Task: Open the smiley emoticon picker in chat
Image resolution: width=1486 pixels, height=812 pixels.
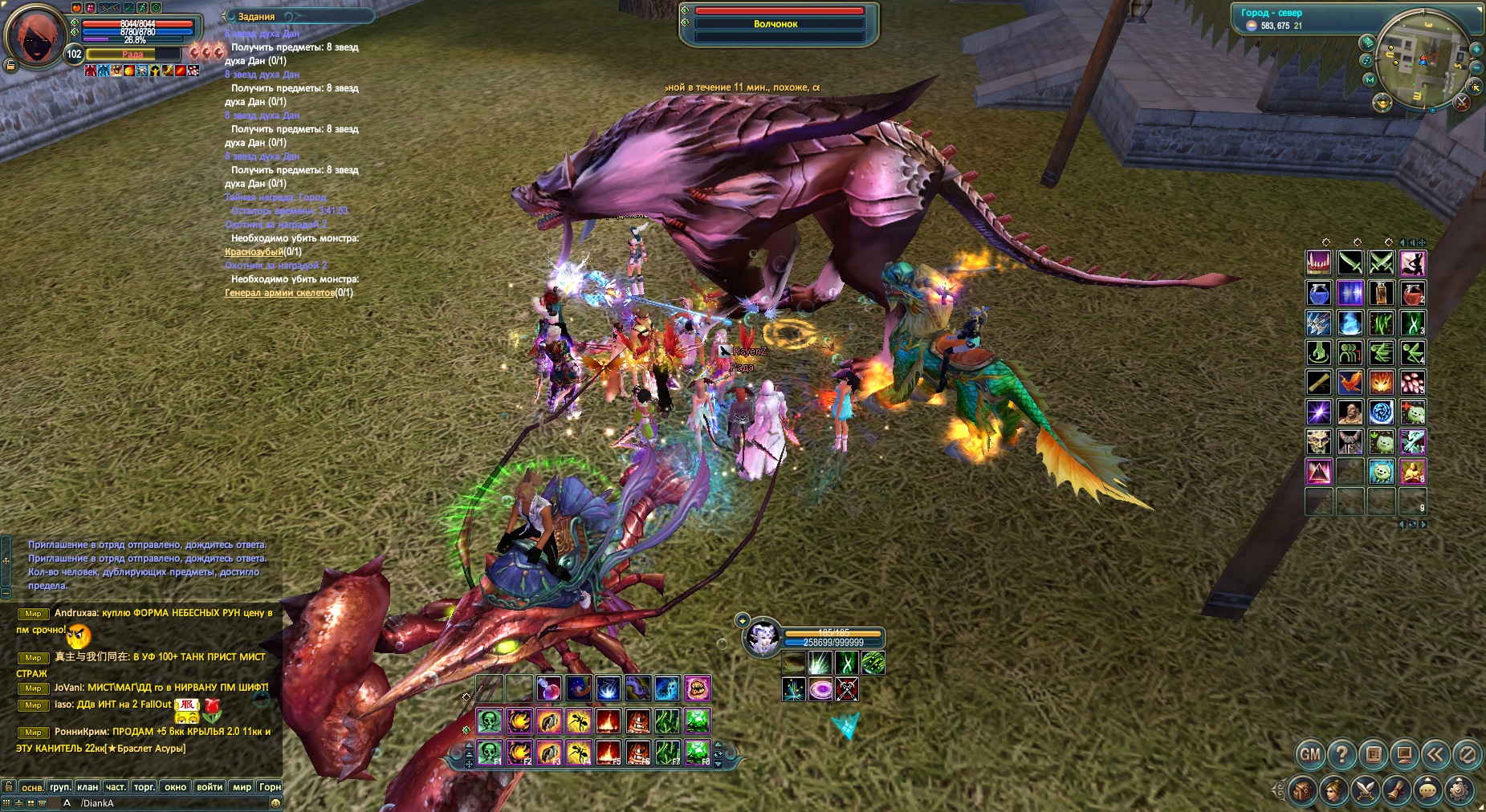Action: [275, 803]
